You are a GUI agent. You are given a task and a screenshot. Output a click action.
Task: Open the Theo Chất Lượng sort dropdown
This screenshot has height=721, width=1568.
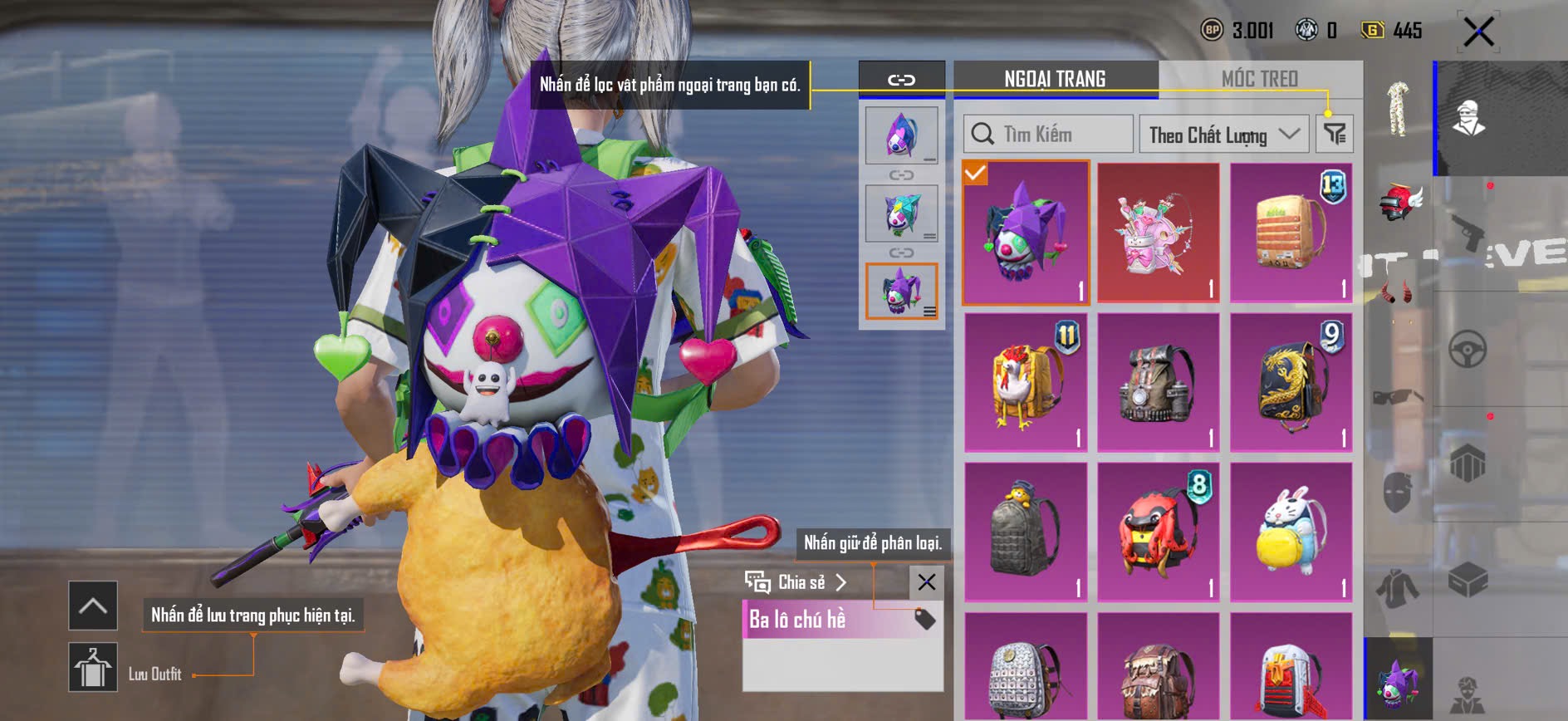pyautogui.click(x=1223, y=134)
